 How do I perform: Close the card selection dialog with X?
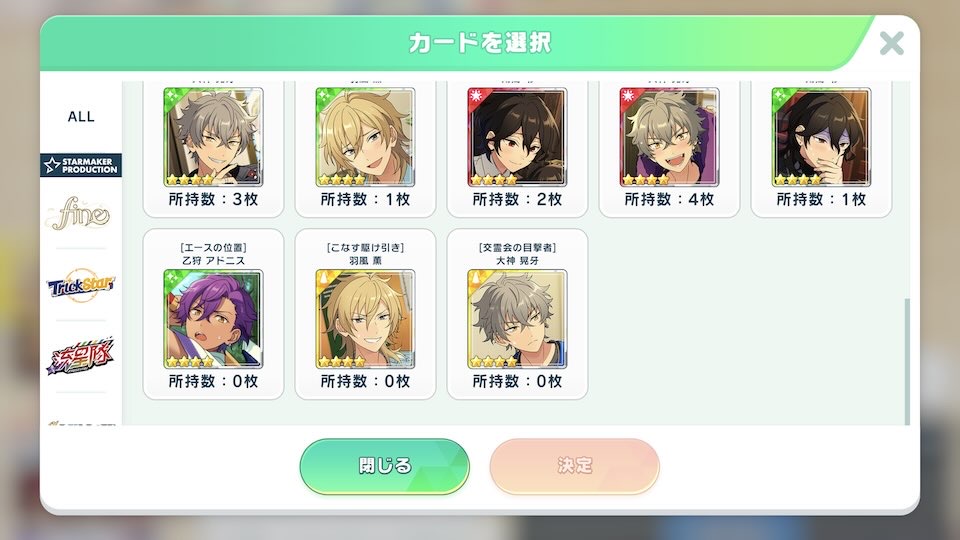tap(891, 43)
